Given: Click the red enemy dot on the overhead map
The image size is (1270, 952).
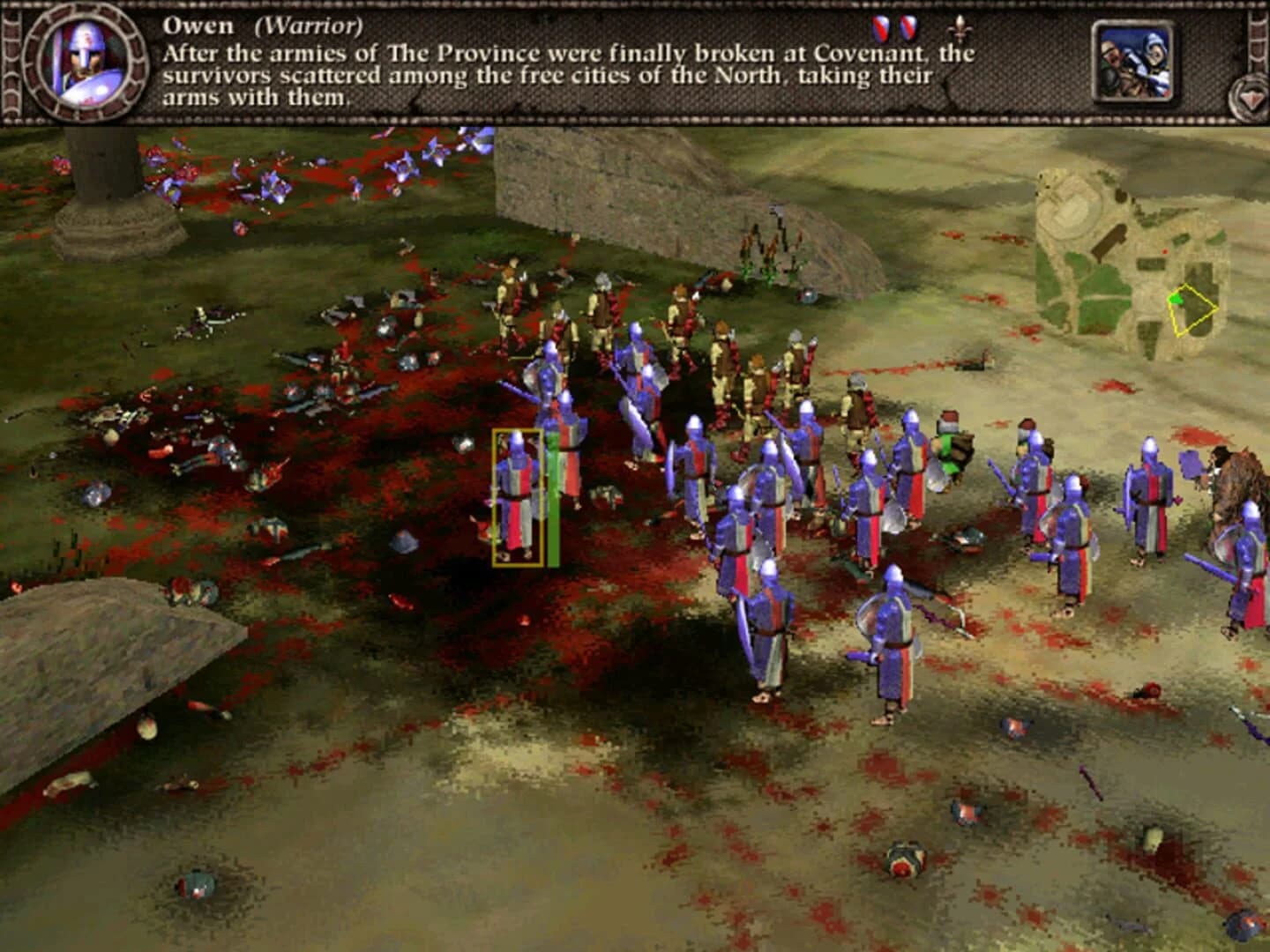Looking at the screenshot, I should tap(1165, 250).
